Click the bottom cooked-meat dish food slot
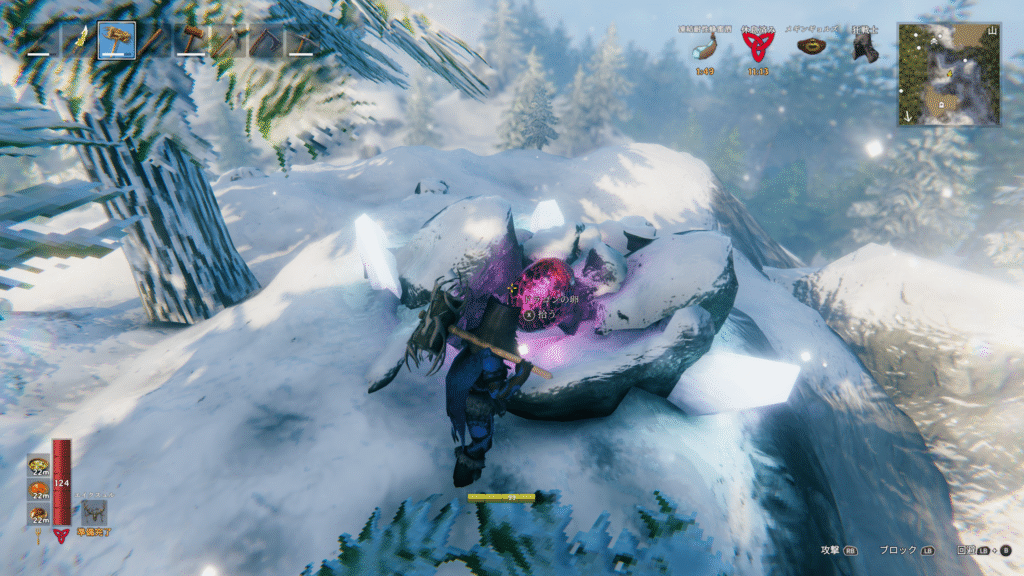 tap(38, 515)
